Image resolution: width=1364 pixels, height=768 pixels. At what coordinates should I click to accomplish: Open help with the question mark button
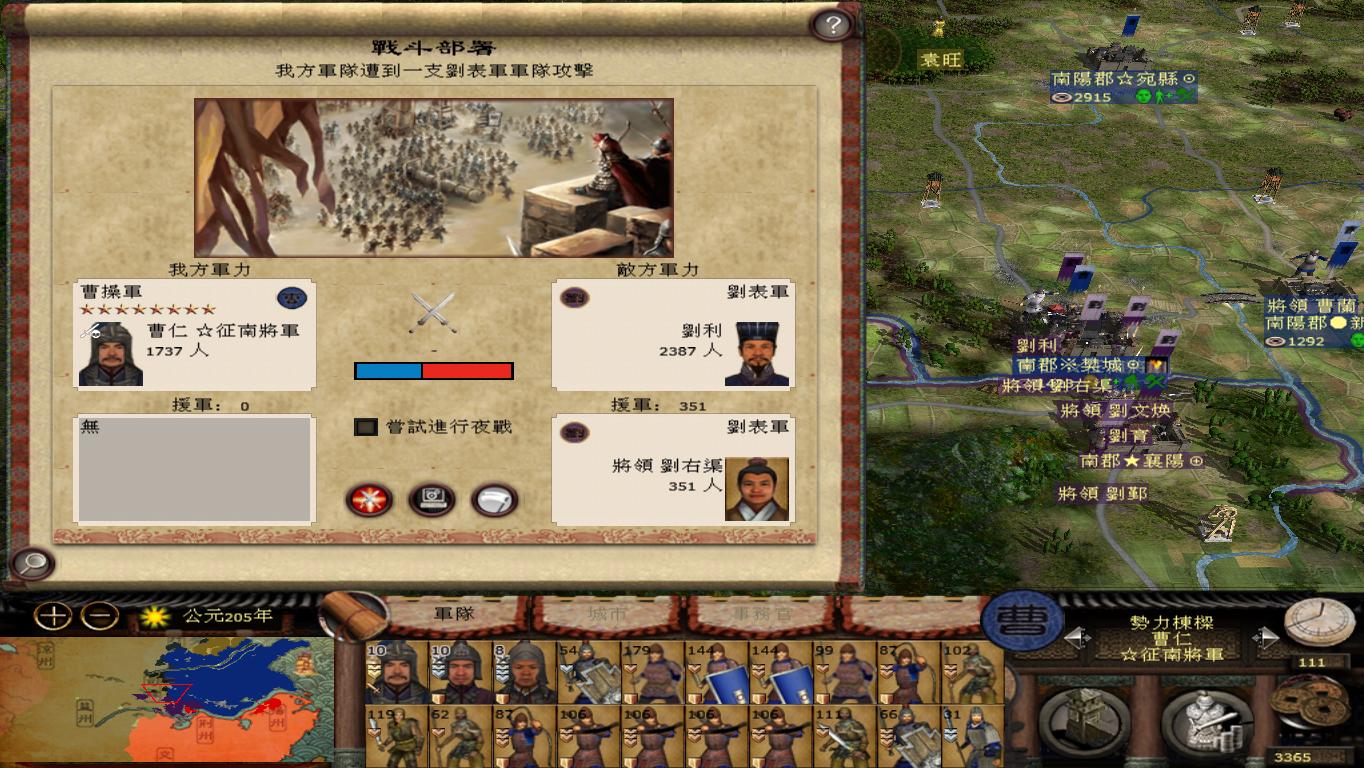(x=833, y=22)
